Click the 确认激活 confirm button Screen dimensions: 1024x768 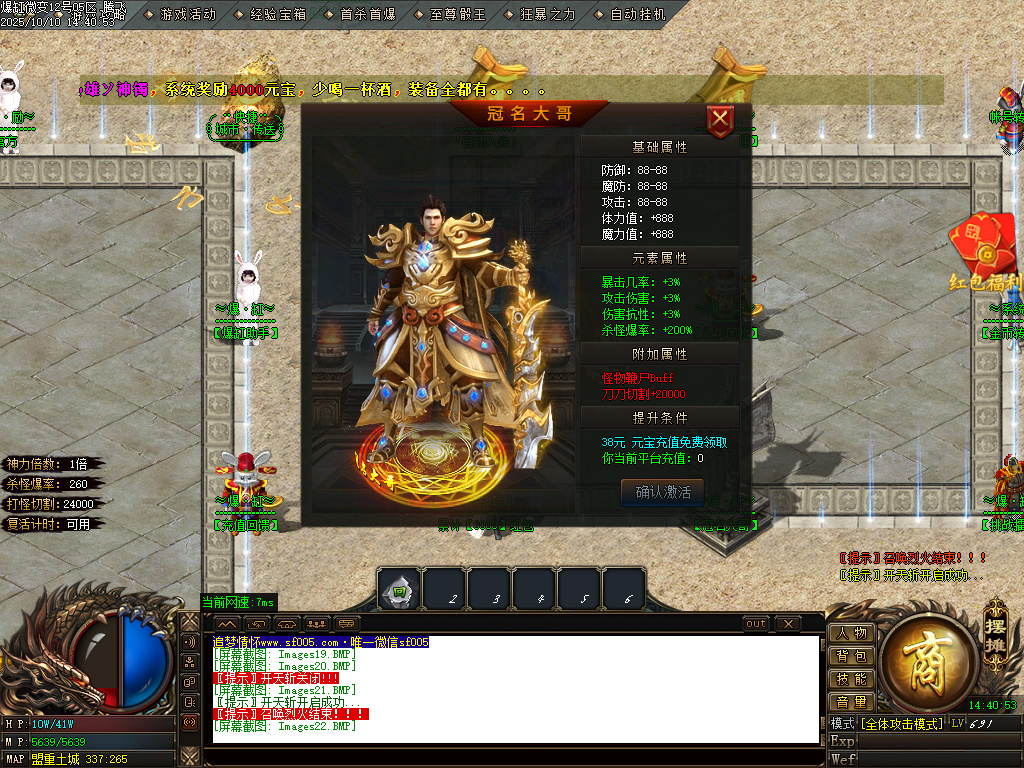pyautogui.click(x=662, y=492)
